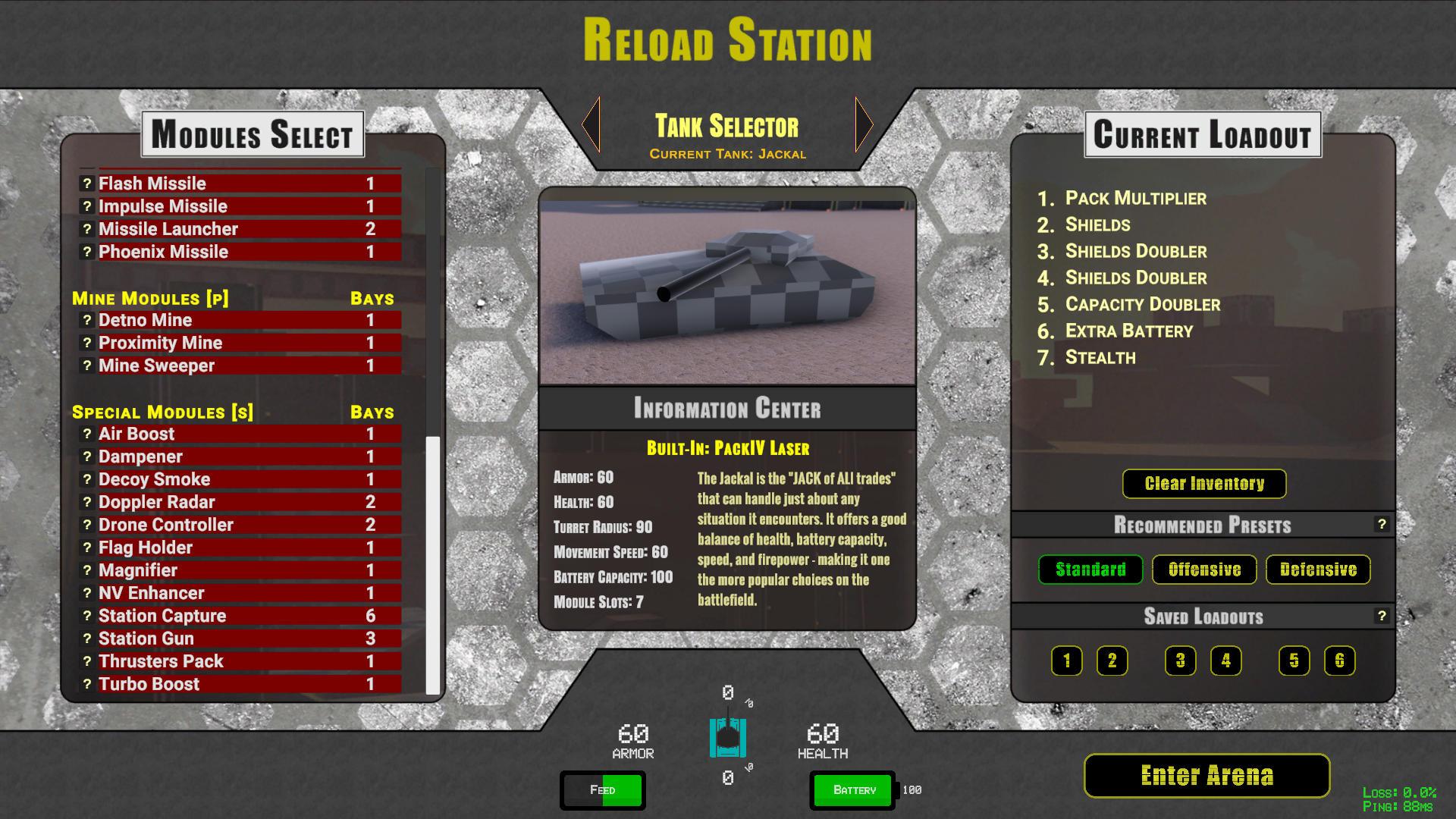1456x819 pixels.
Task: Choose the Offensive recommended preset
Action: click(1204, 570)
